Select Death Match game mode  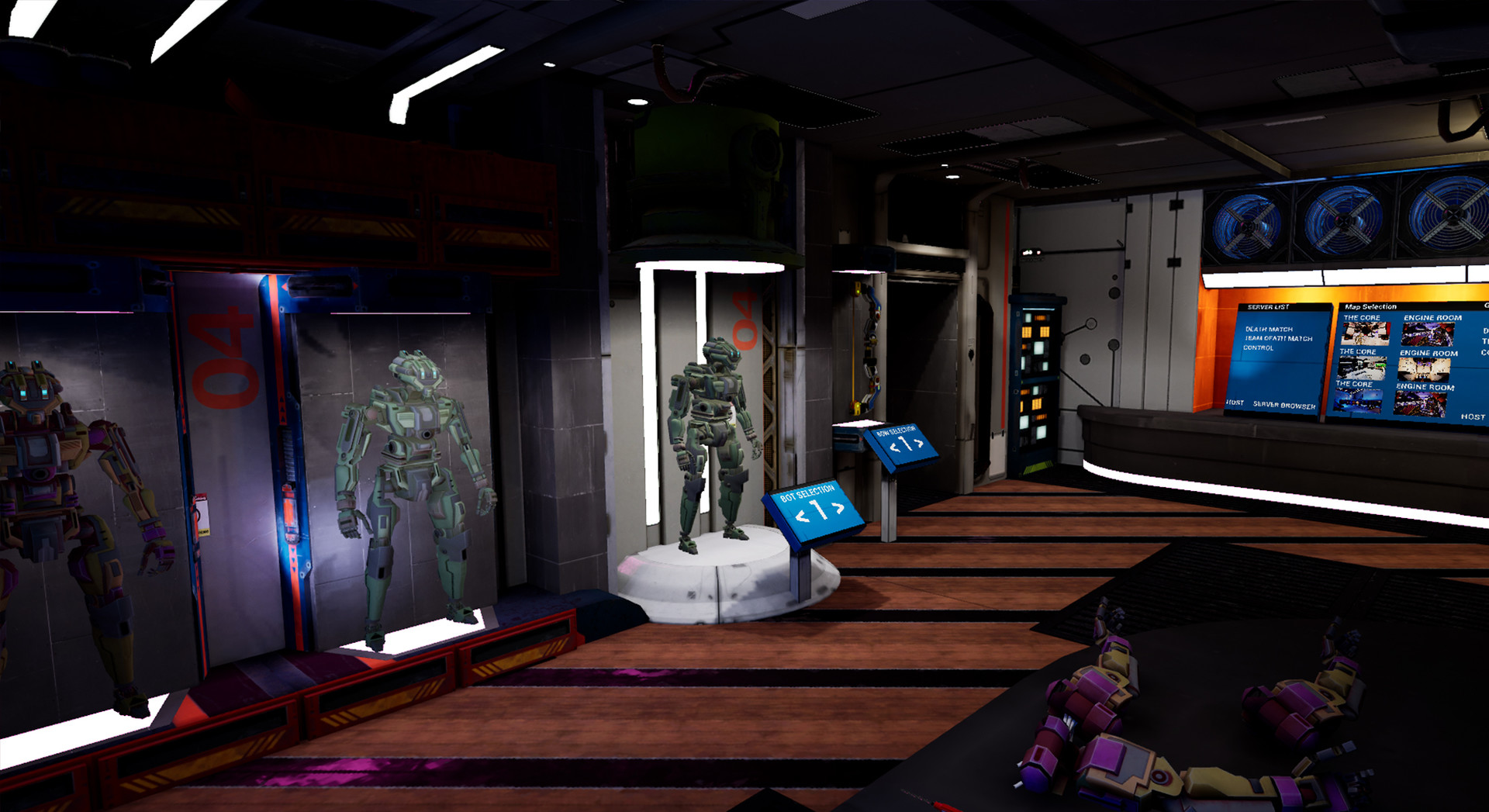point(1270,330)
